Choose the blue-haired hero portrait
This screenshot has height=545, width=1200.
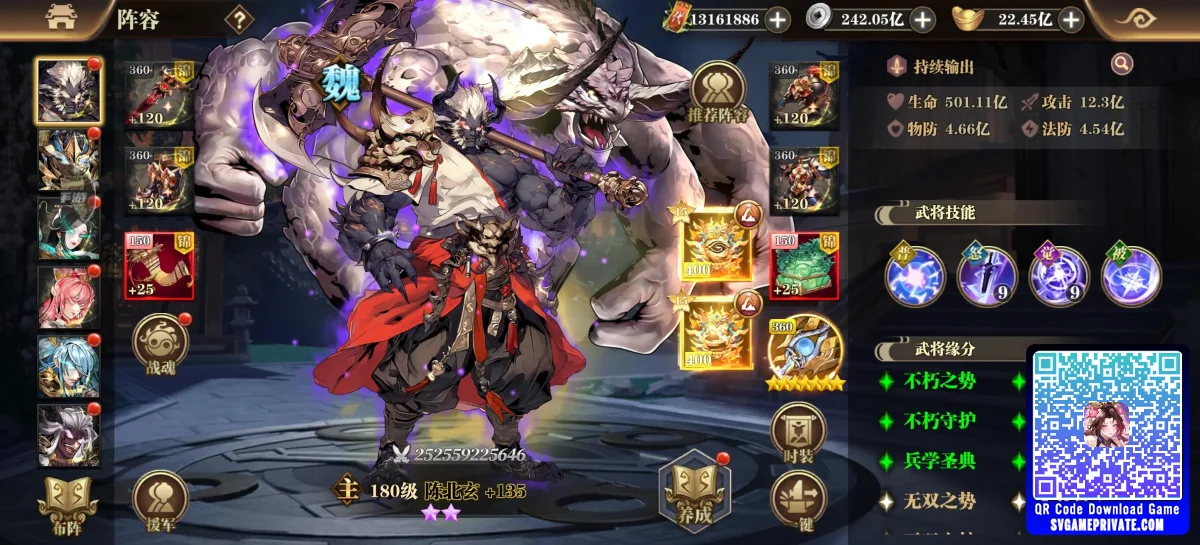click(x=68, y=366)
